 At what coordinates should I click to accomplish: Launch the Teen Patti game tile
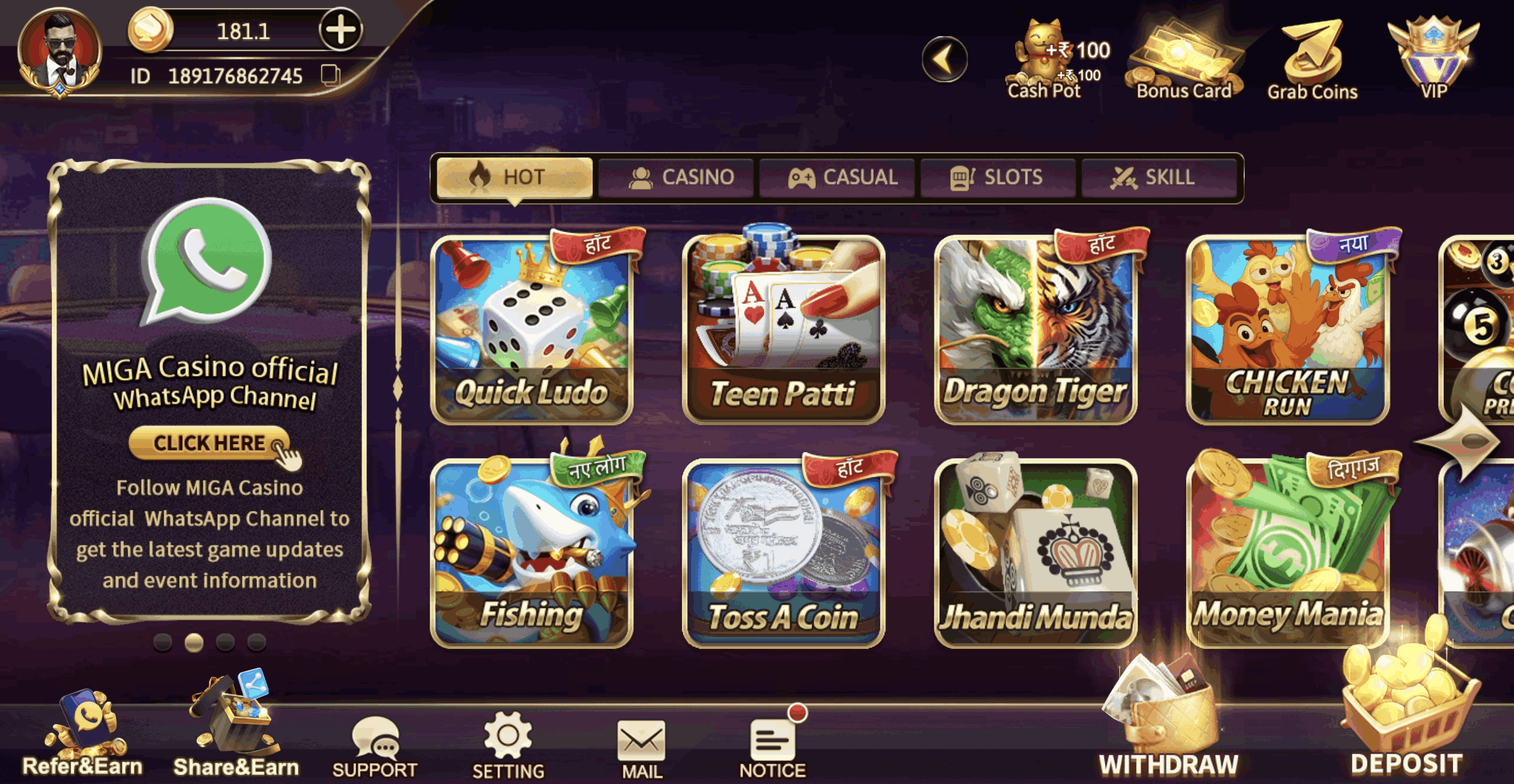tap(783, 329)
